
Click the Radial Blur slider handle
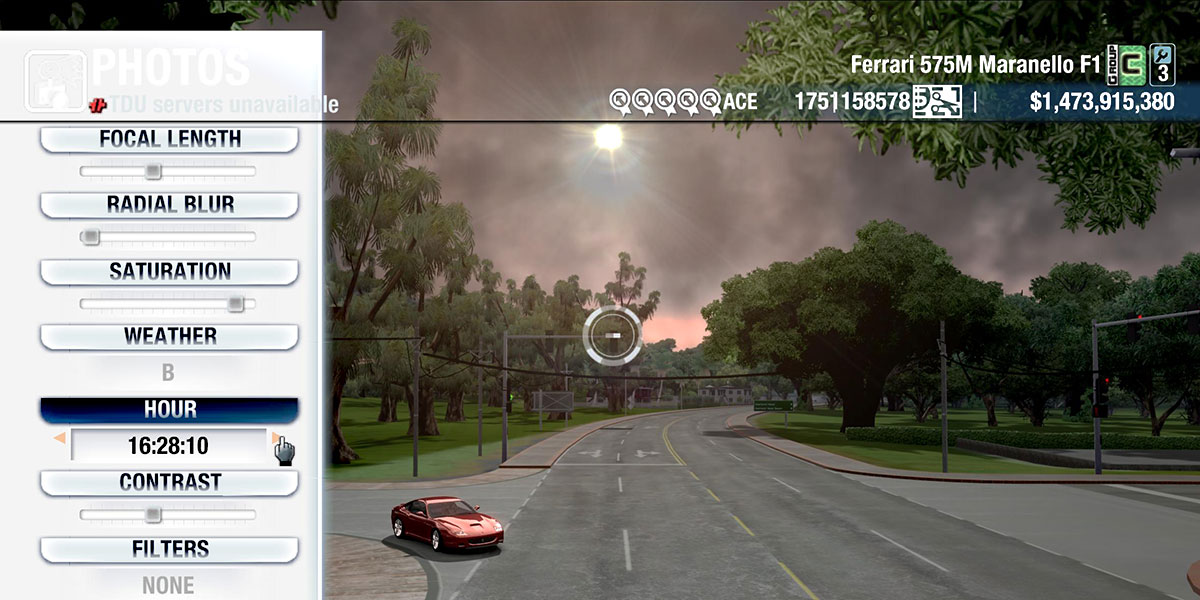(91, 237)
